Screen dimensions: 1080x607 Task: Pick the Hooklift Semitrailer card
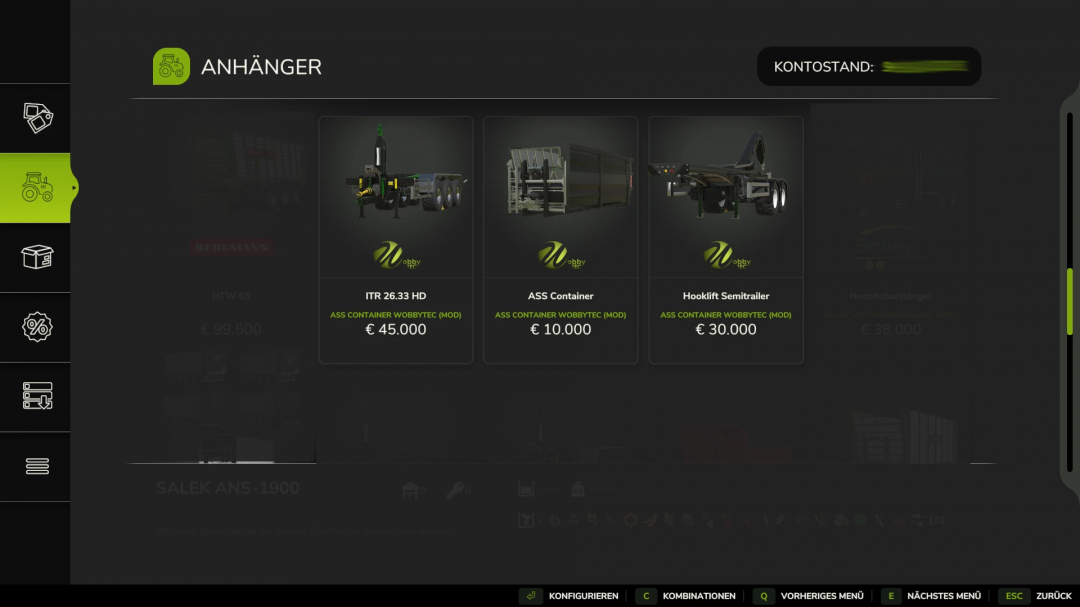[726, 240]
